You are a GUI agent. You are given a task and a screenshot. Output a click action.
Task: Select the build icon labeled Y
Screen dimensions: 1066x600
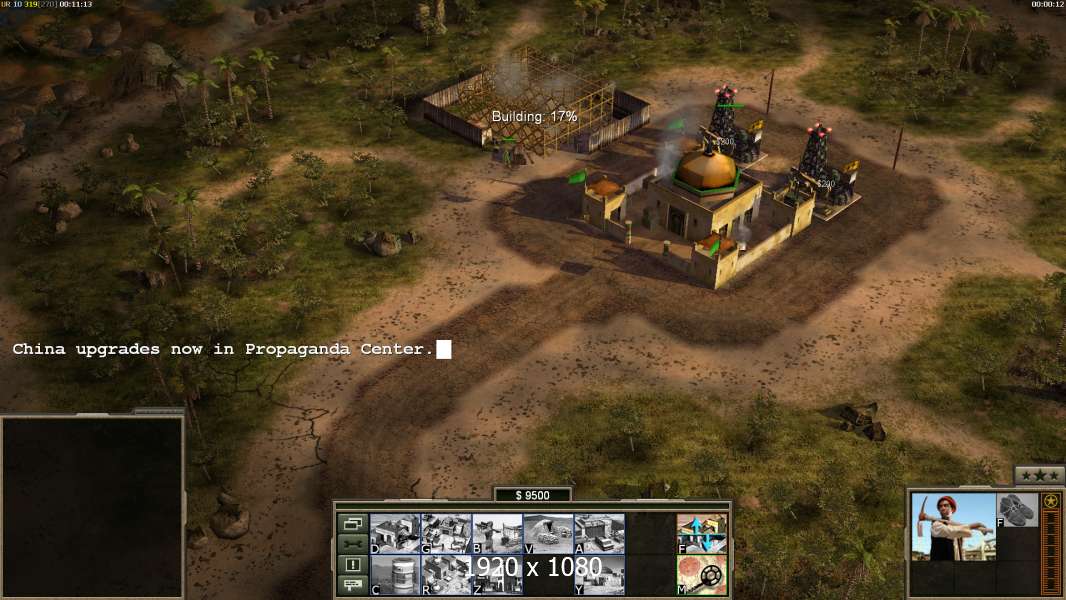click(x=599, y=574)
